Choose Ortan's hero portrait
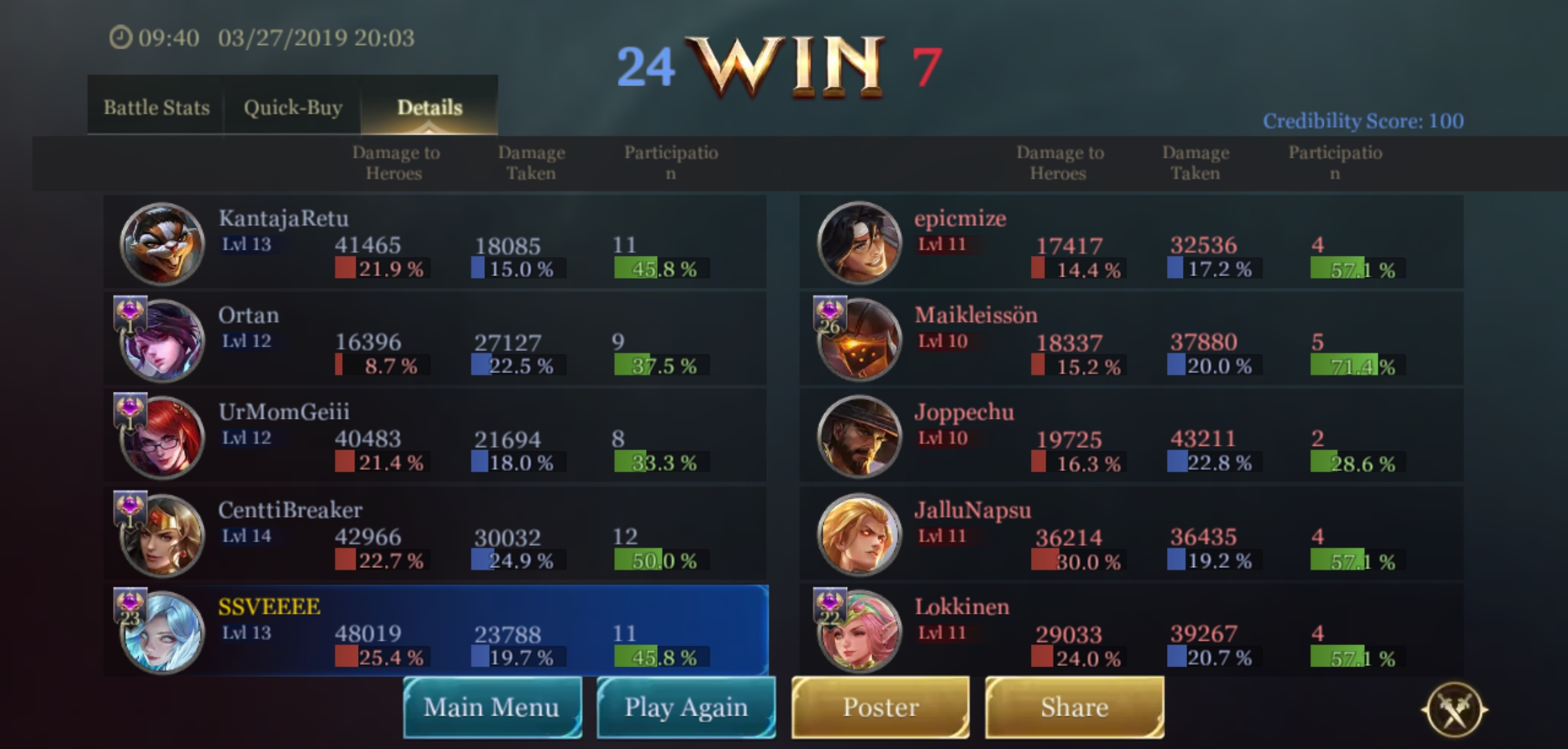1568x749 pixels. click(x=162, y=341)
